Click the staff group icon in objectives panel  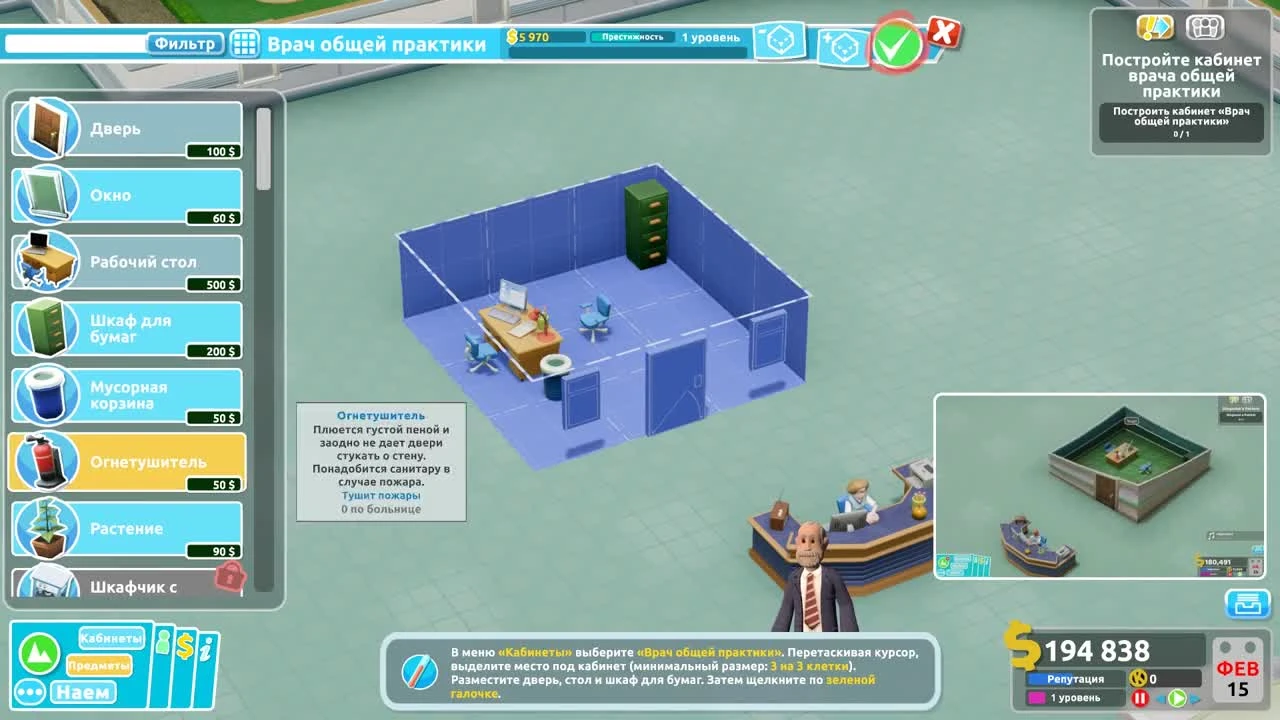click(x=1206, y=27)
